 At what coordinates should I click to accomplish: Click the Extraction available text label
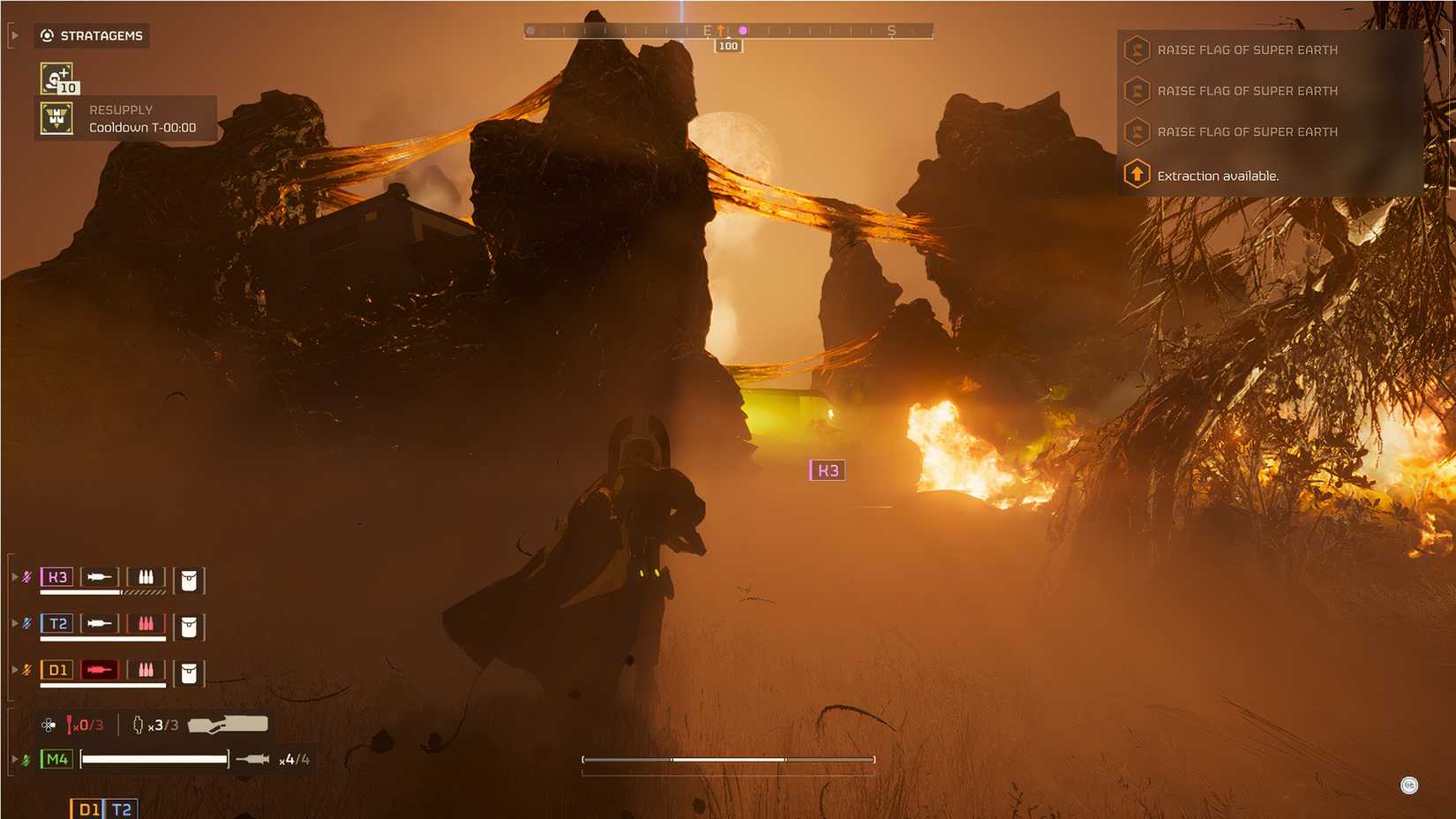[x=1219, y=175]
